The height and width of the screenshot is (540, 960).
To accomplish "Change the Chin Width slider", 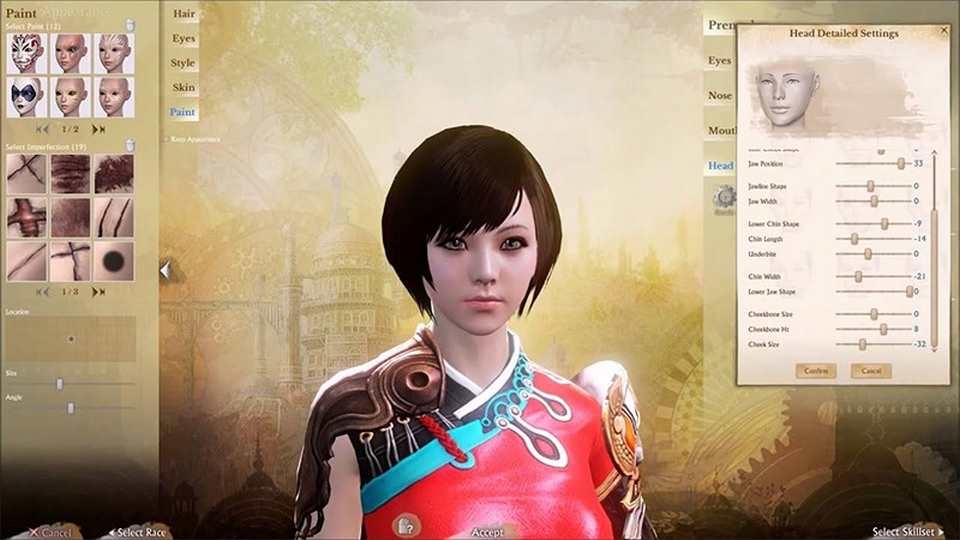I will pos(858,276).
